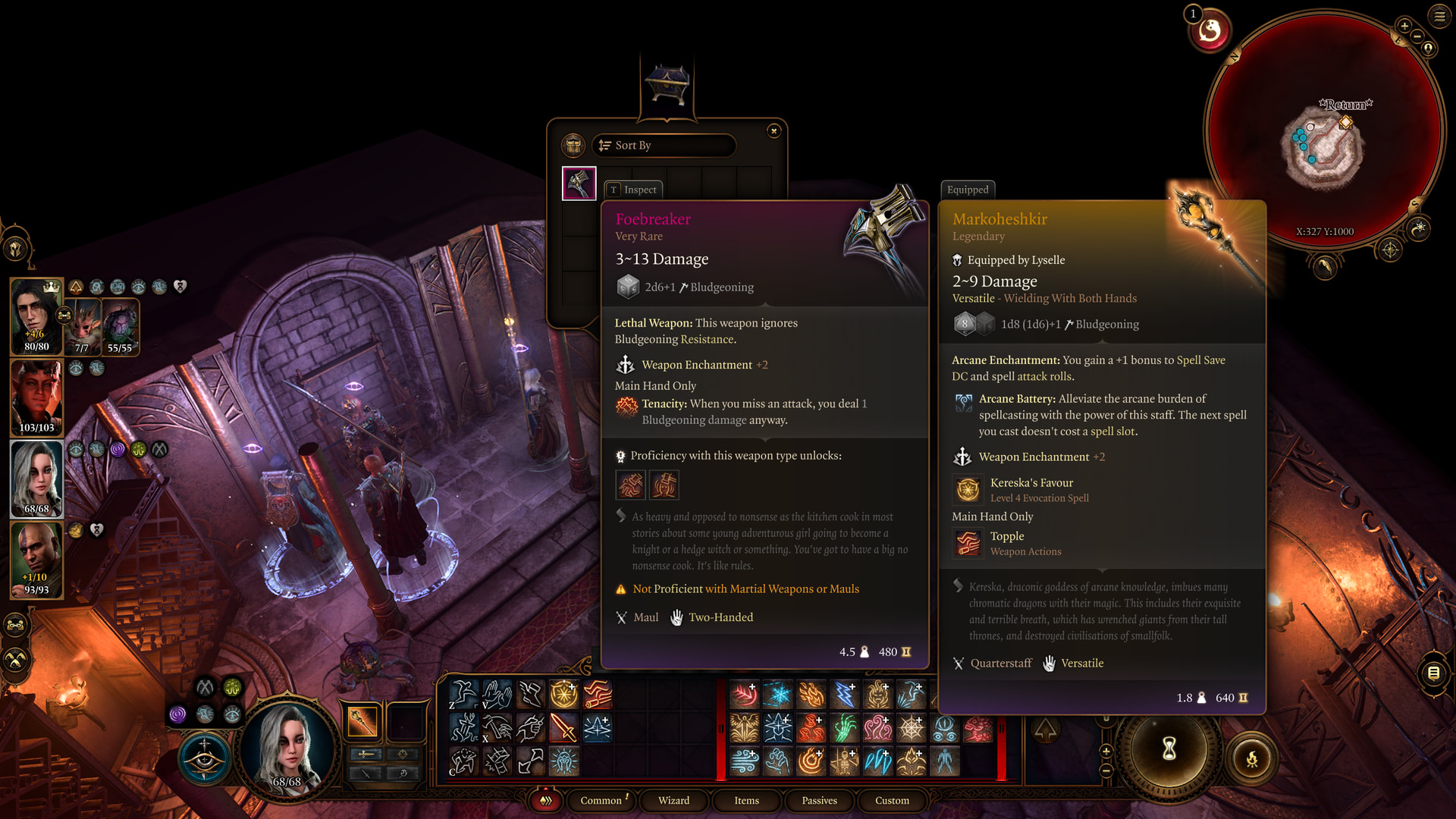Switch to the Wizard hotbar tab
The width and height of the screenshot is (1456, 819).
(x=673, y=801)
